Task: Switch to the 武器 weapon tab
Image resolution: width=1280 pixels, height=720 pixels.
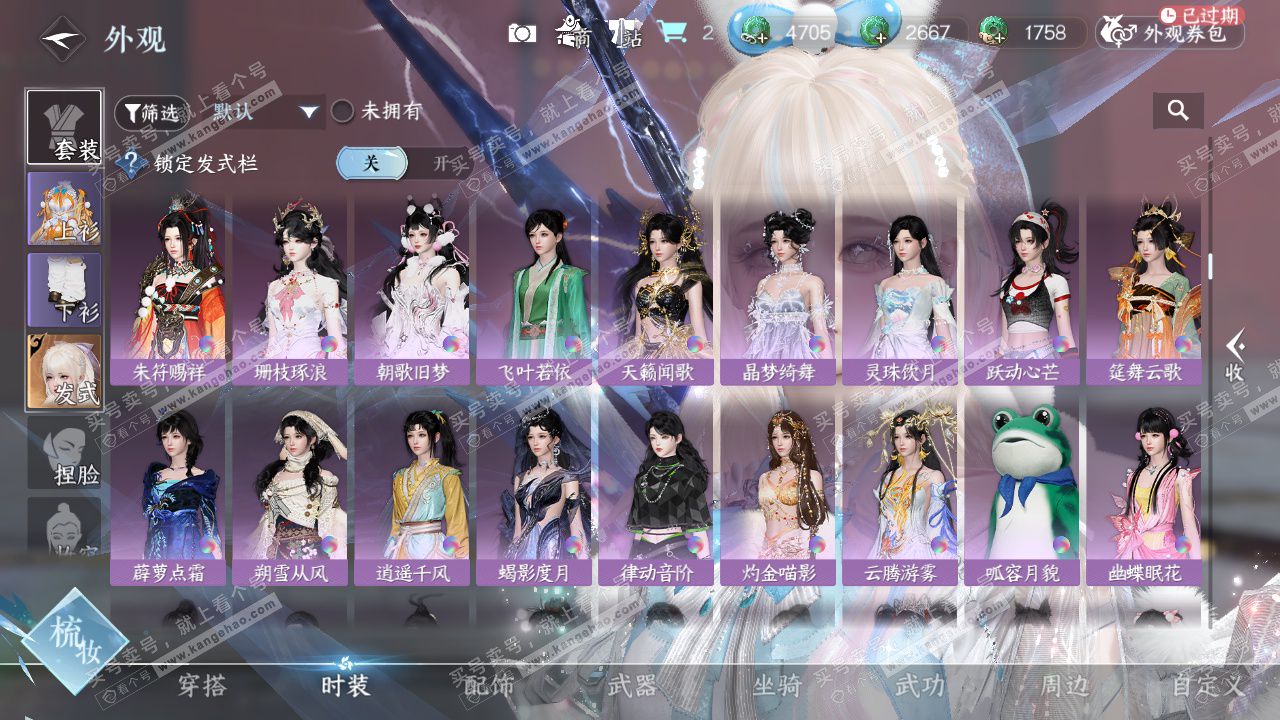Action: [x=632, y=686]
